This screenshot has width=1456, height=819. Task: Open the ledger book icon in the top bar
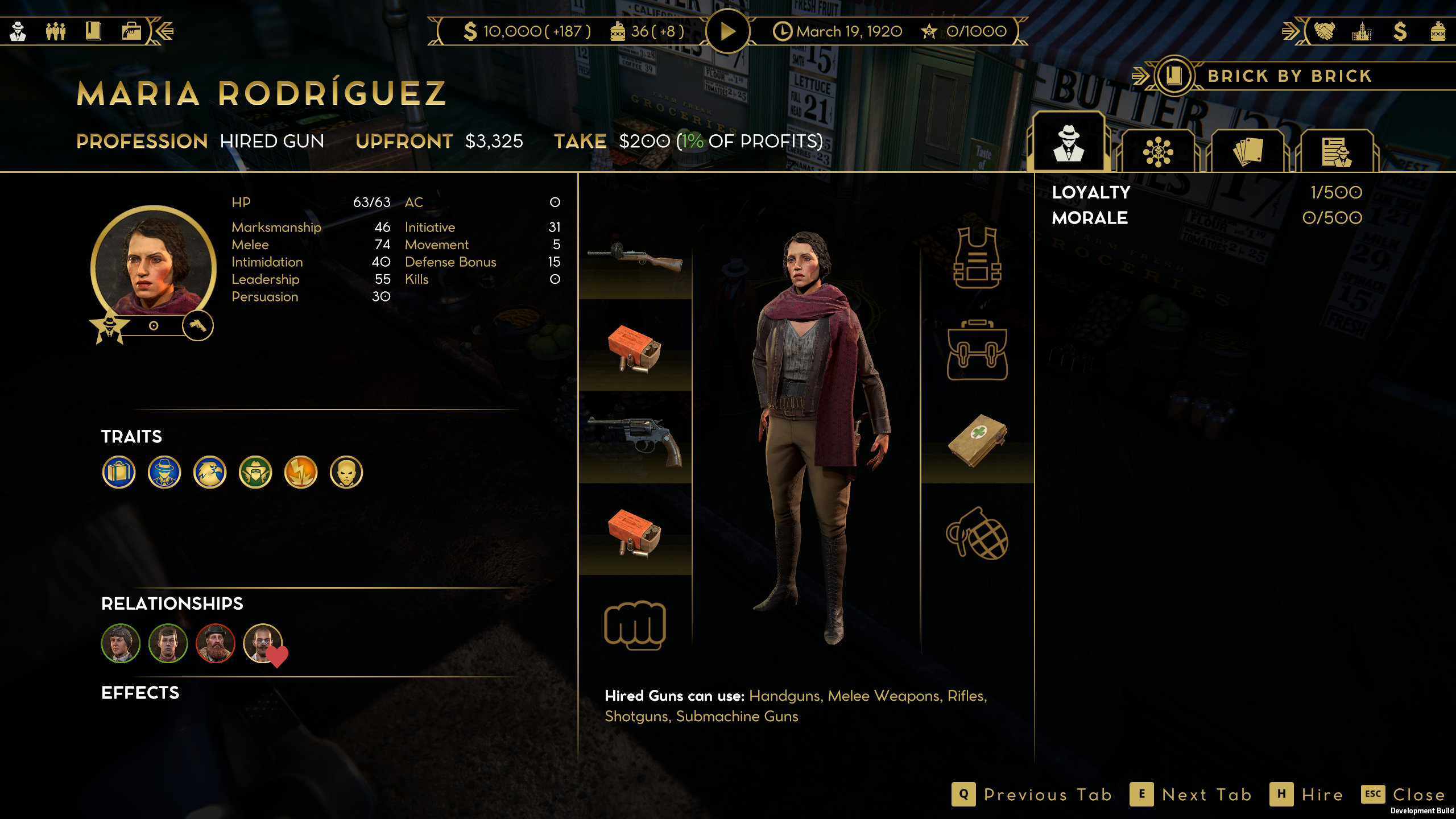tap(93, 31)
